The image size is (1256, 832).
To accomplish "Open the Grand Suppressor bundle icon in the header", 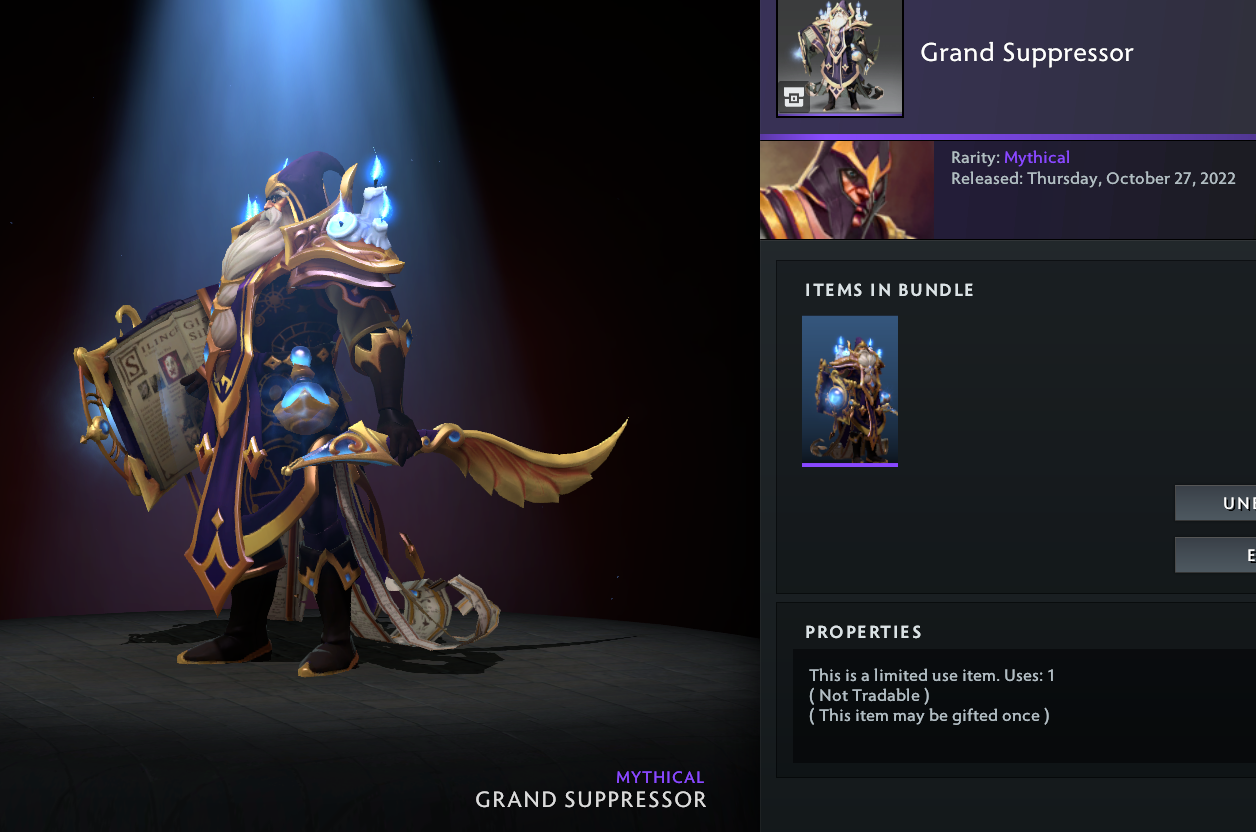I will pos(840,57).
